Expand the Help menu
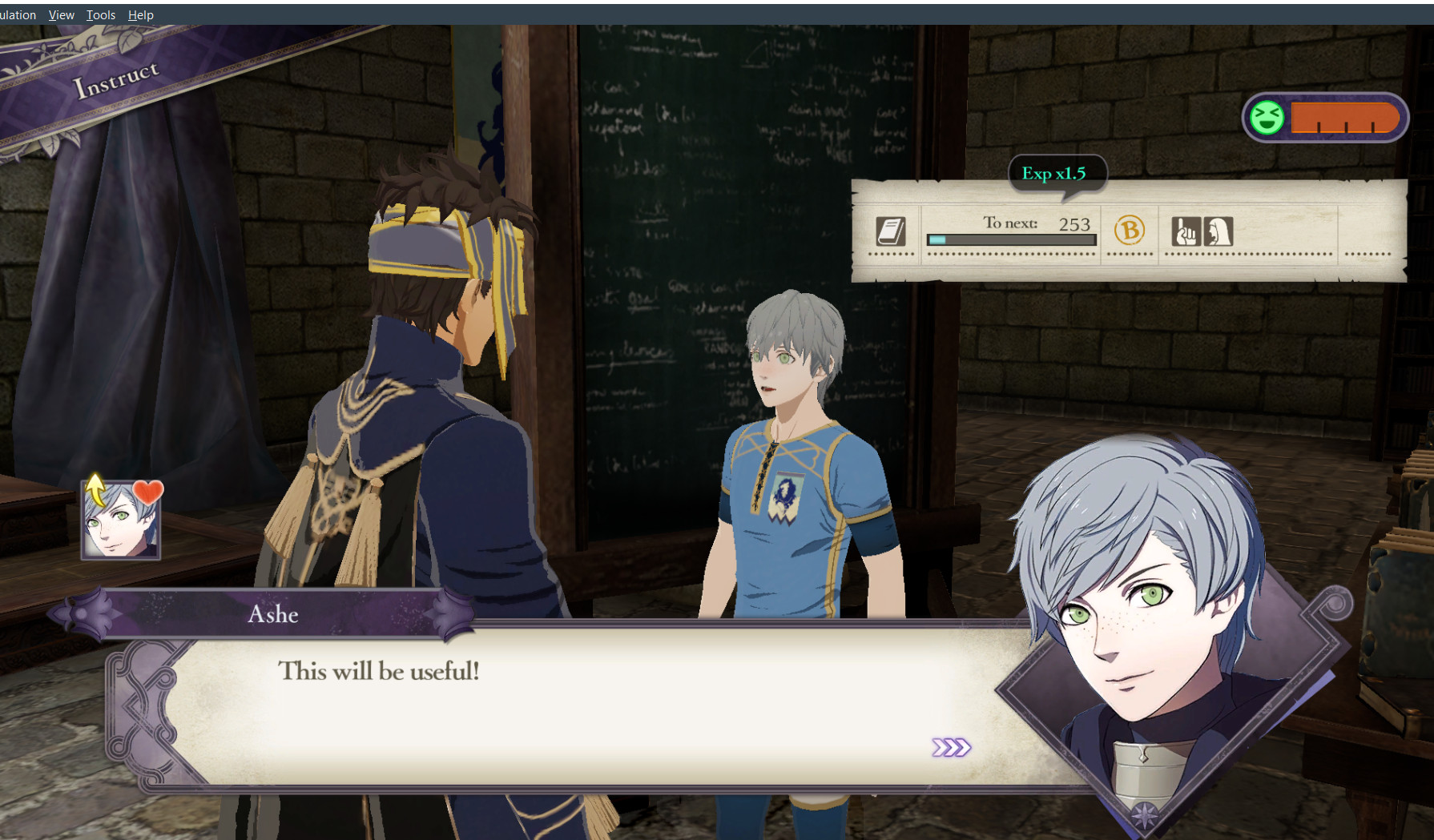Viewport: 1434px width, 840px height. click(141, 14)
